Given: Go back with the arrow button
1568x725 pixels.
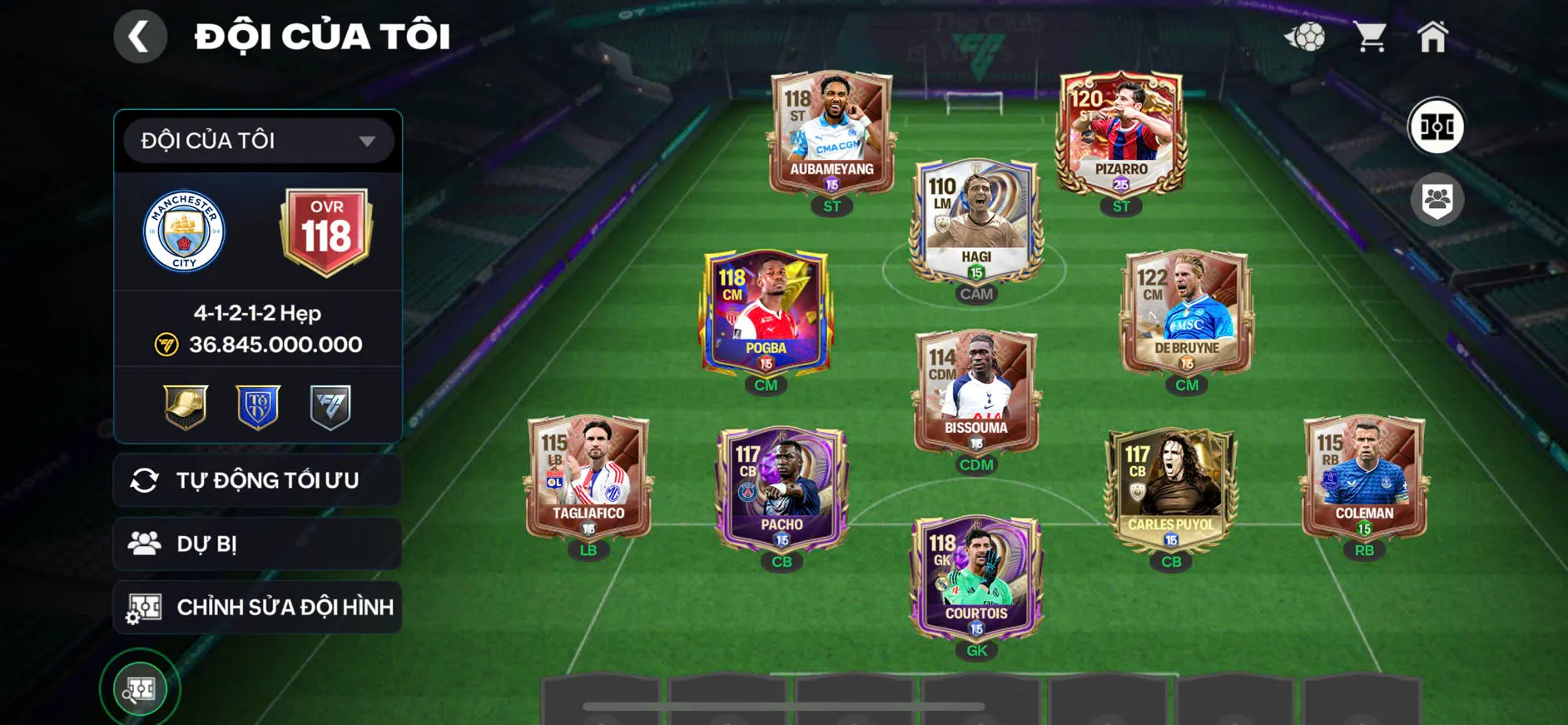Looking at the screenshot, I should tap(140, 37).
